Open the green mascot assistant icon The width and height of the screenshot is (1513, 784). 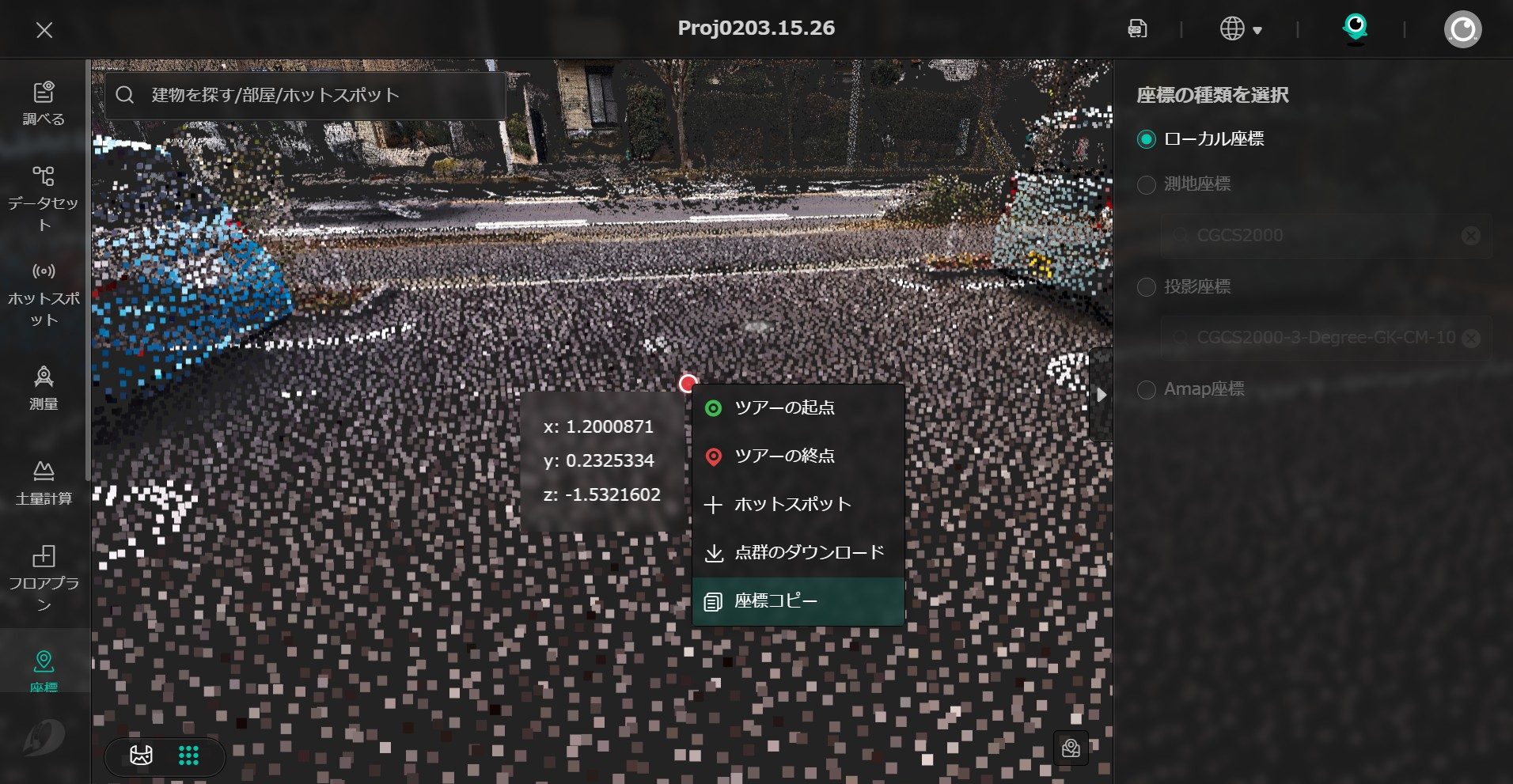click(x=1355, y=28)
